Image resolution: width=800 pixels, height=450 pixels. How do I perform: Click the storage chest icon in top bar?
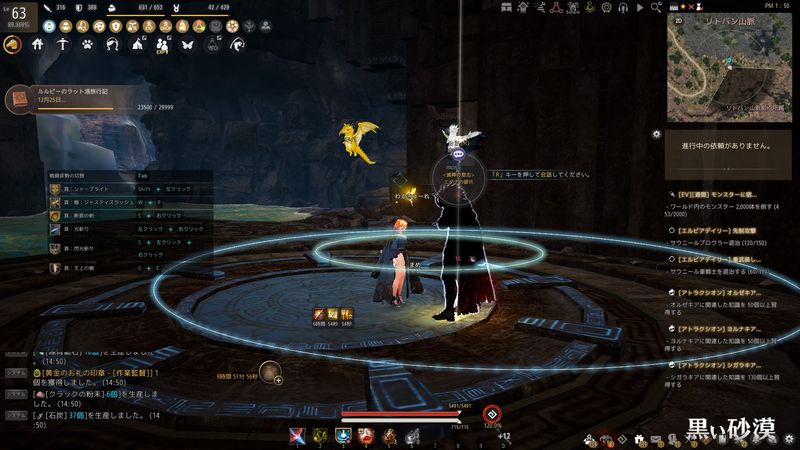click(x=507, y=8)
